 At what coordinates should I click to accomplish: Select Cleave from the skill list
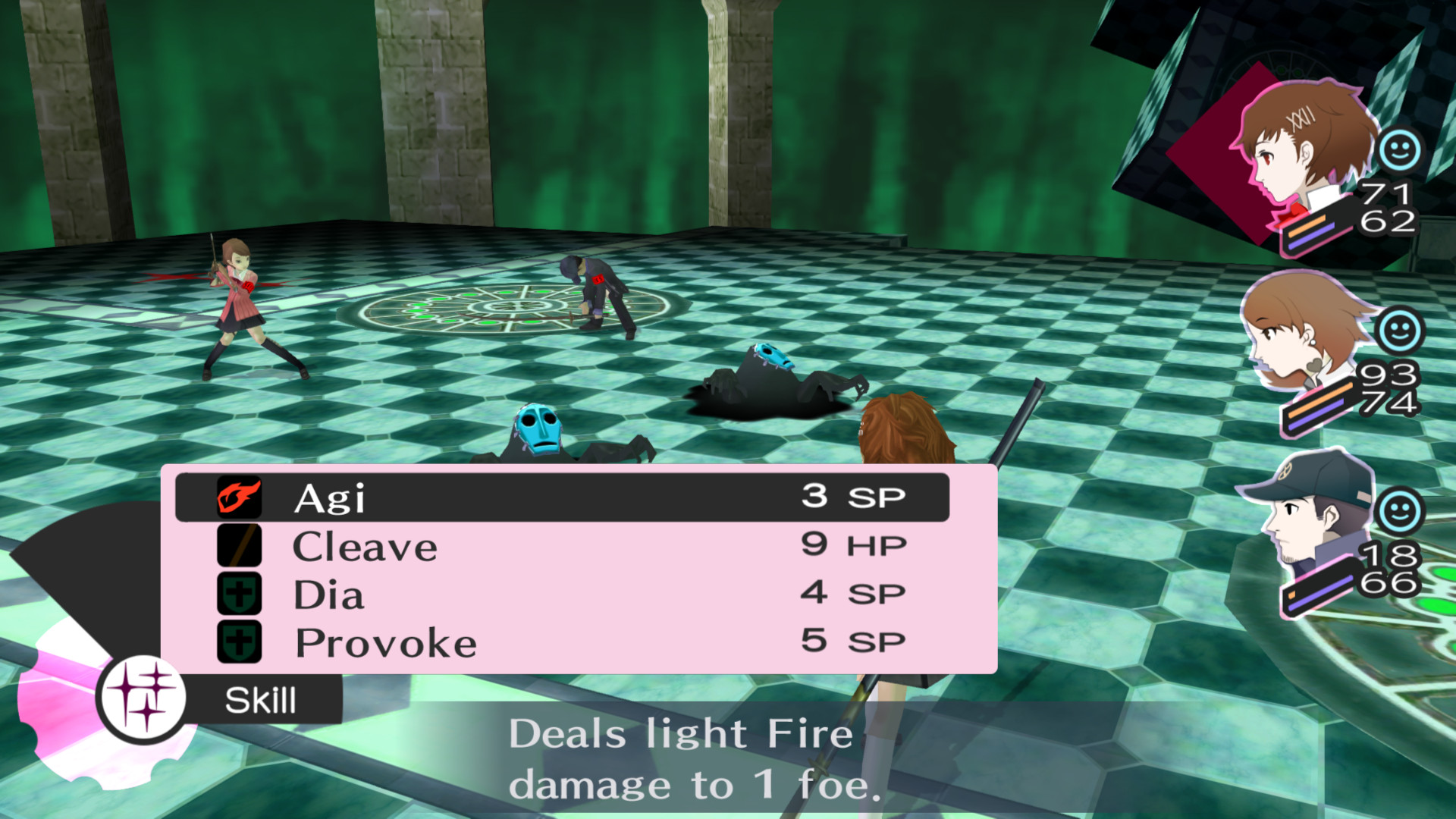pyautogui.click(x=364, y=546)
